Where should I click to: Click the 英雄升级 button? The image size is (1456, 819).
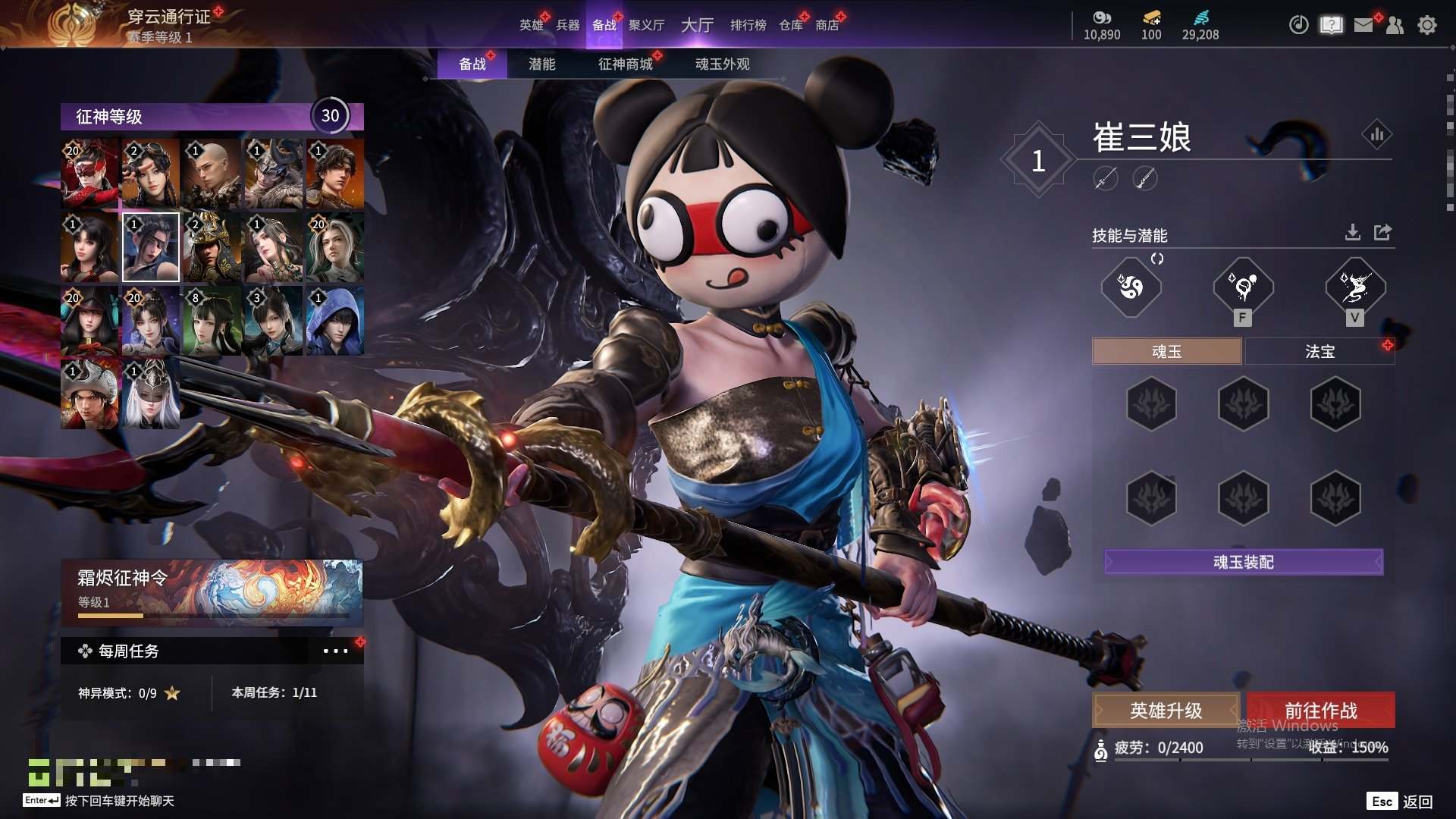(x=1166, y=711)
